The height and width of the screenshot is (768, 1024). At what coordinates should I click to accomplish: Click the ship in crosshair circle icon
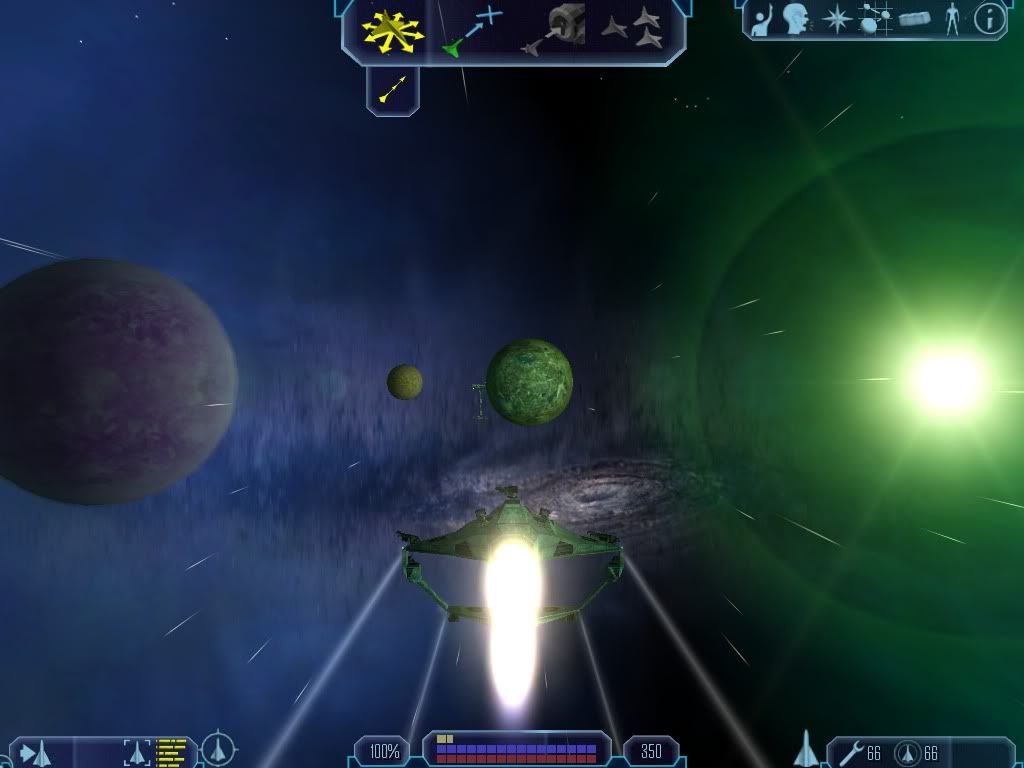tap(218, 749)
